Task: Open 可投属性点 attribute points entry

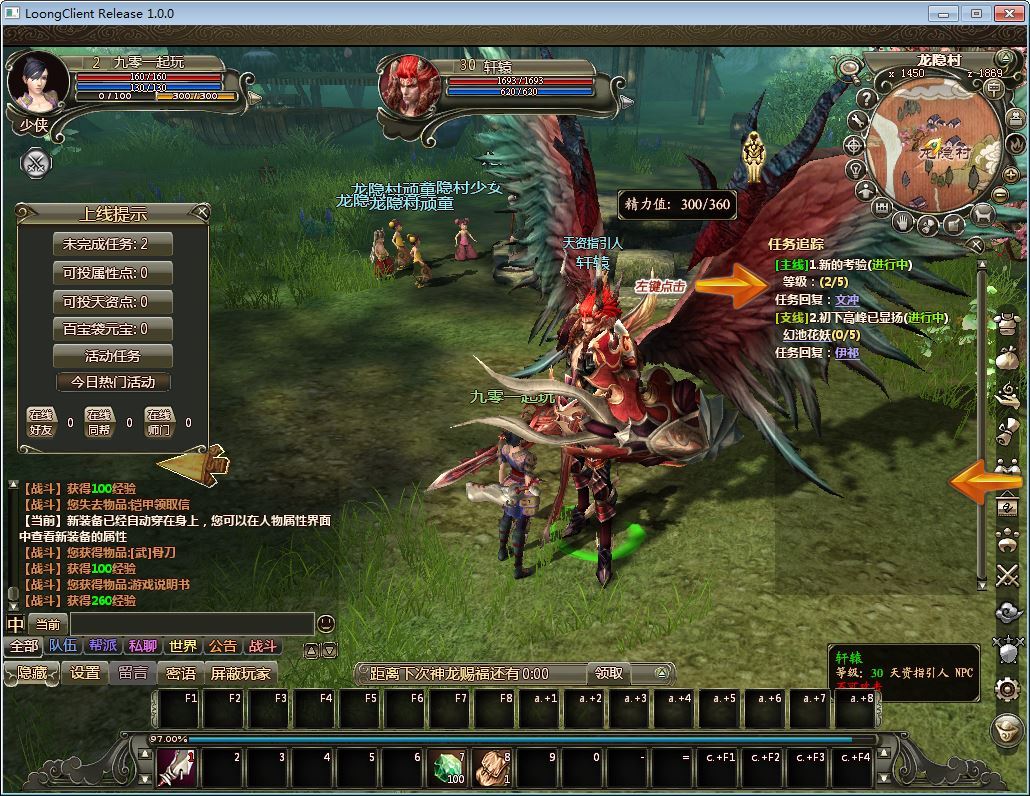Action: pyautogui.click(x=112, y=273)
